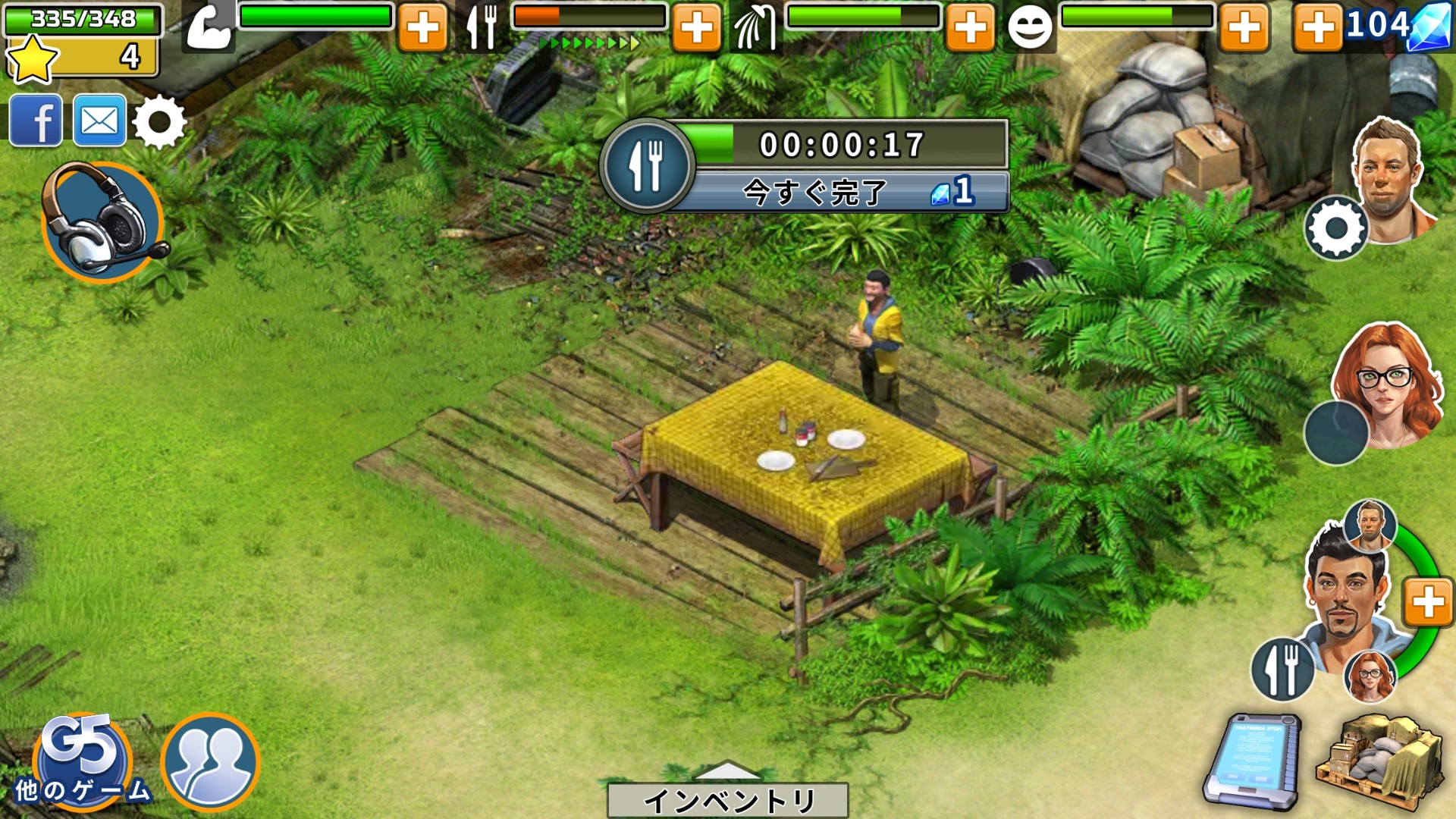The width and height of the screenshot is (1456, 819).
Task: Add a survivor with the plus button
Action: pyautogui.click(x=1428, y=603)
